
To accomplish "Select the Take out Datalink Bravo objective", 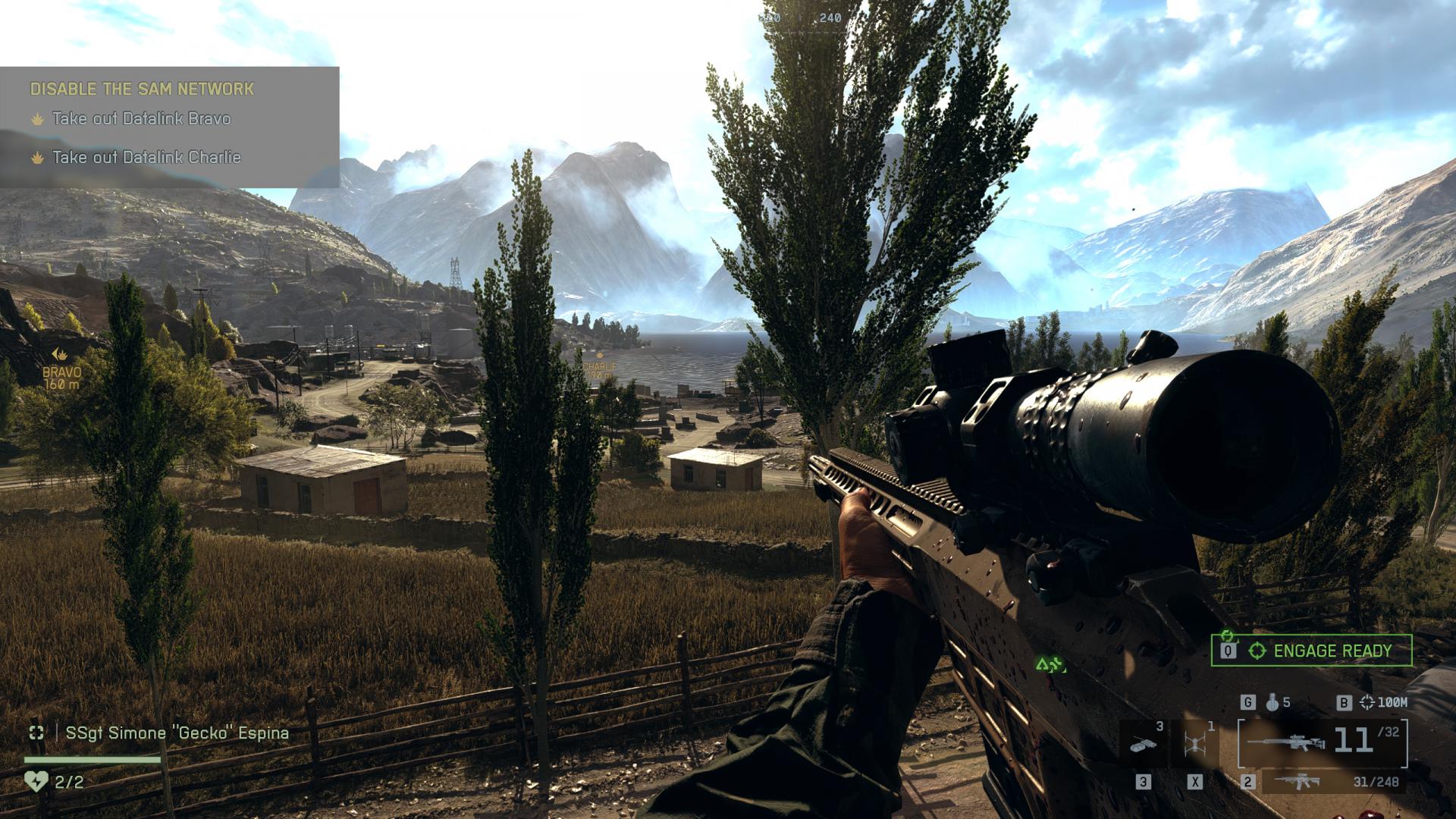I will [141, 119].
